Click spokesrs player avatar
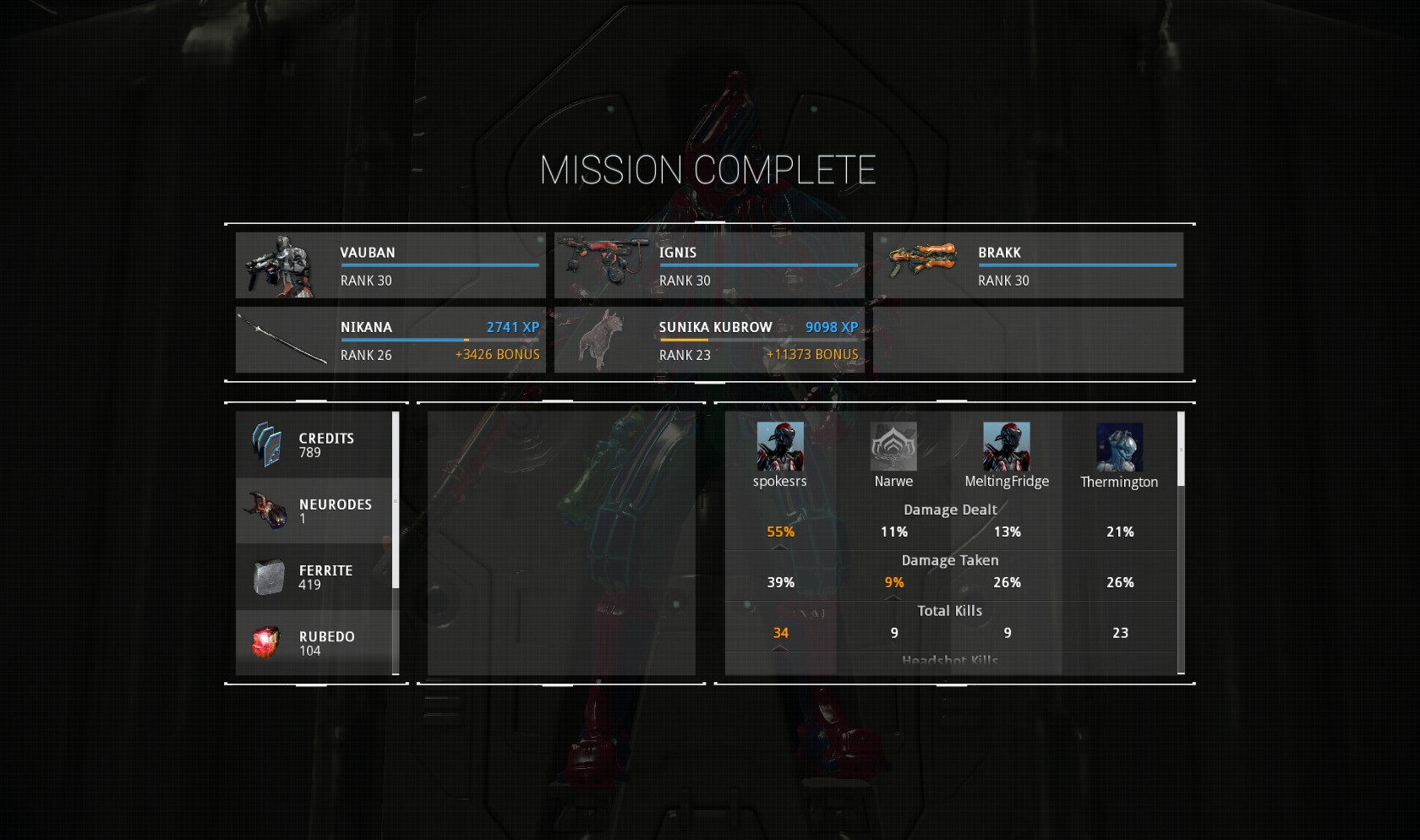 [779, 446]
